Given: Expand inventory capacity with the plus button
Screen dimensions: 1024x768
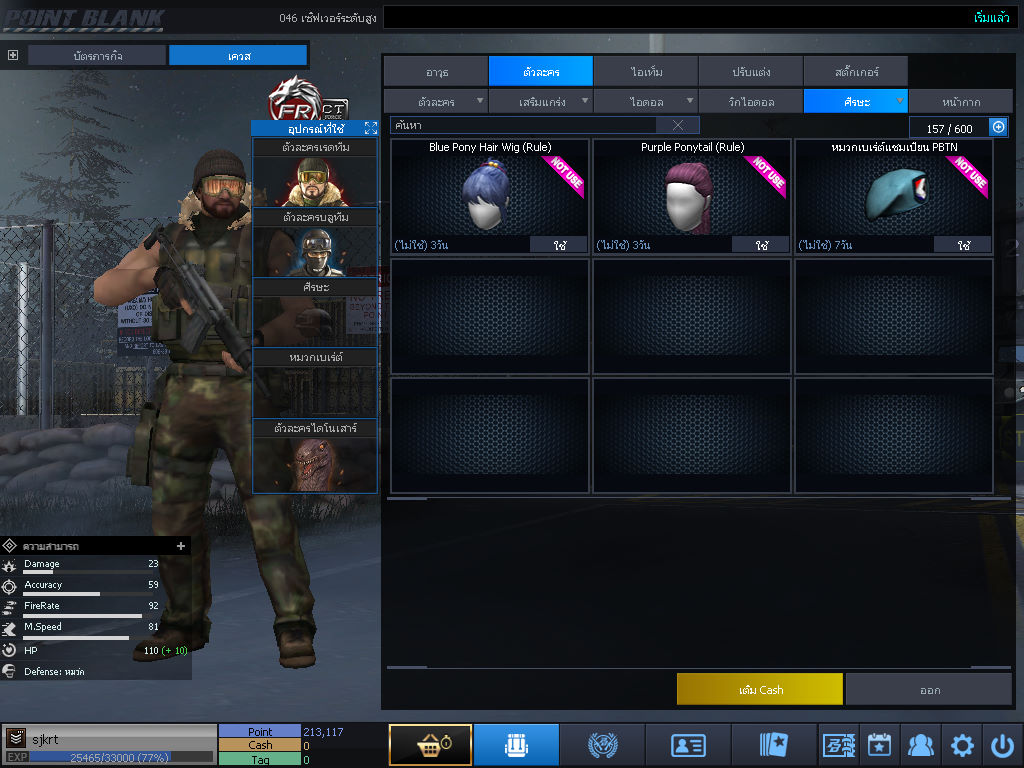Looking at the screenshot, I should [x=998, y=127].
